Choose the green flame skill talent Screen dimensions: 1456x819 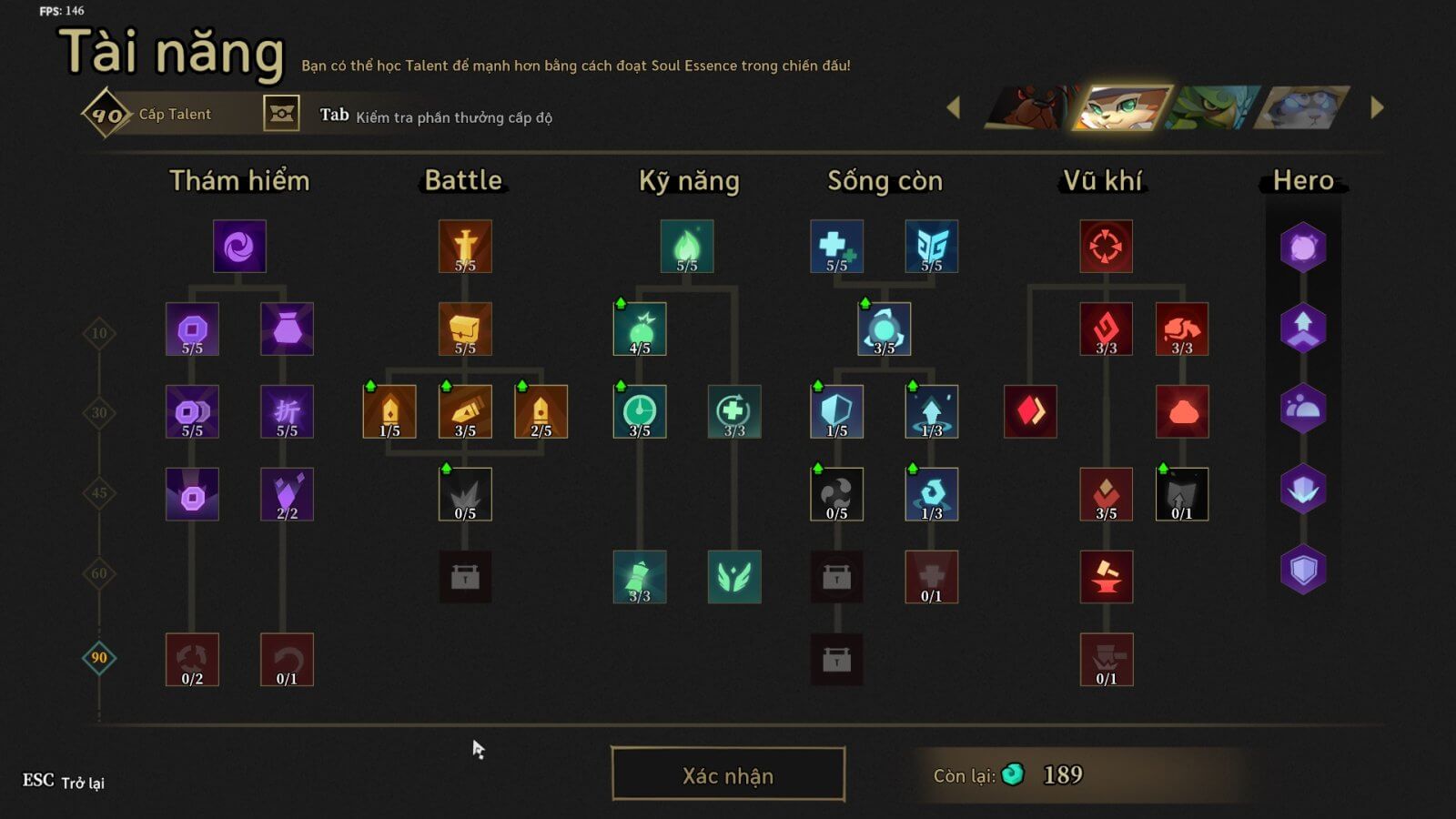[687, 246]
